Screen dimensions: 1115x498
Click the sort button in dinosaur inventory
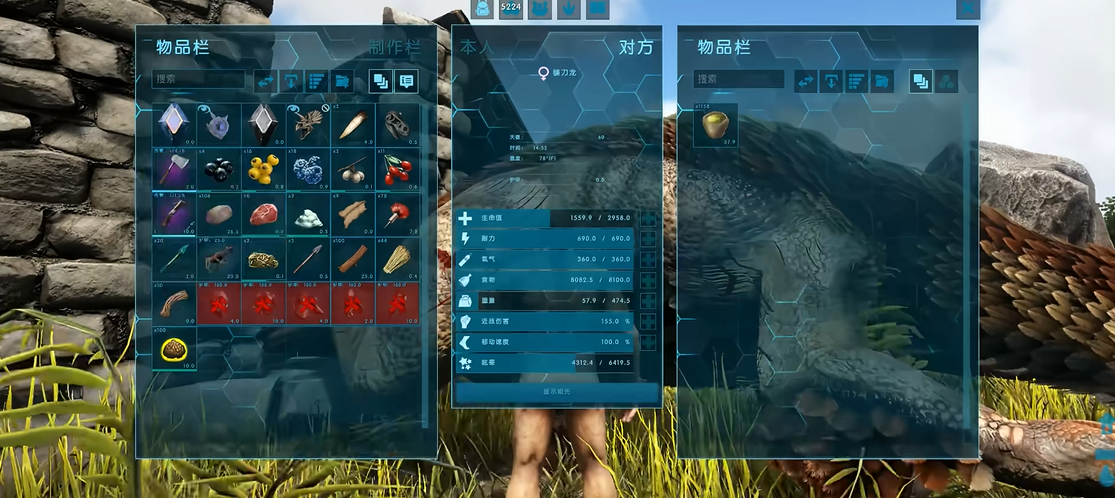856,81
